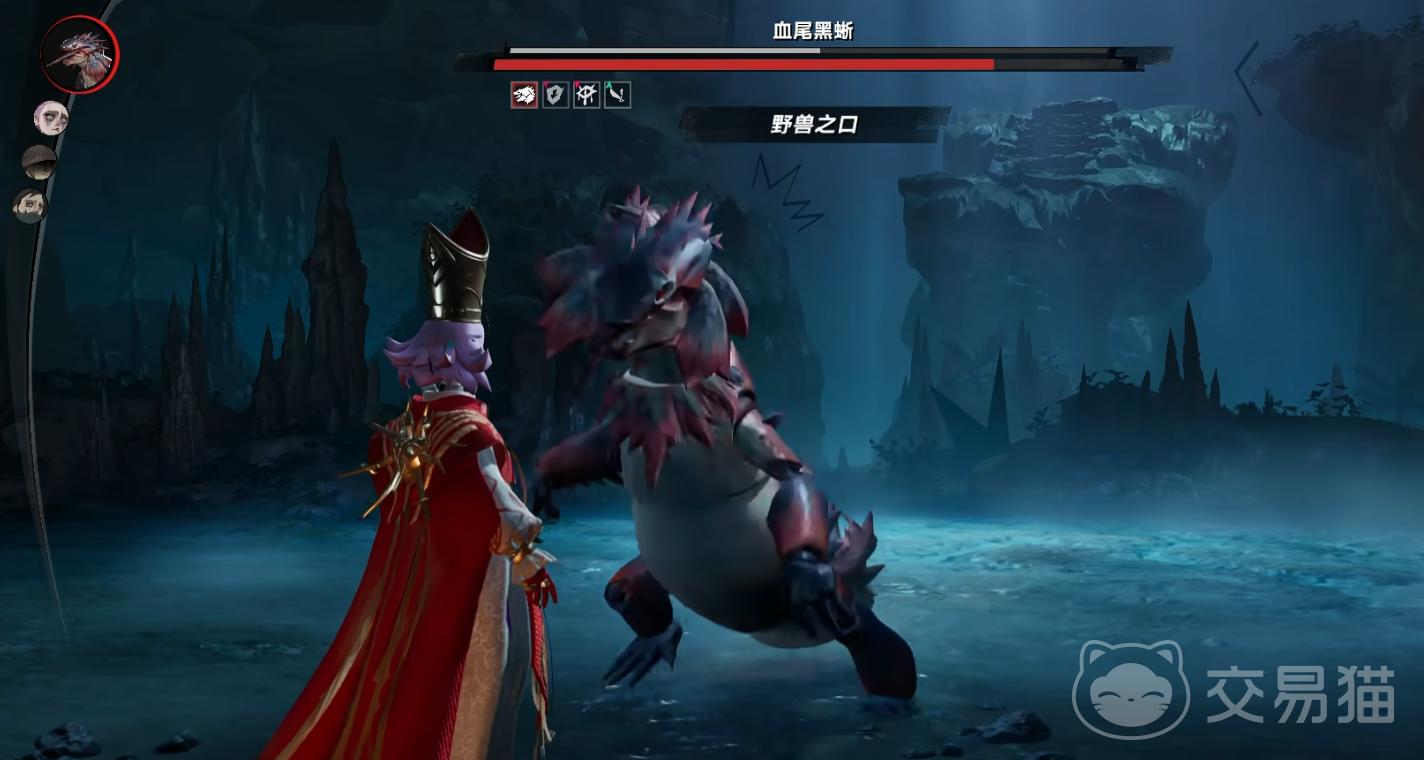Screen dimensions: 1424x760
Task: Click the purple-haired character turn portrait
Action: 50,117
